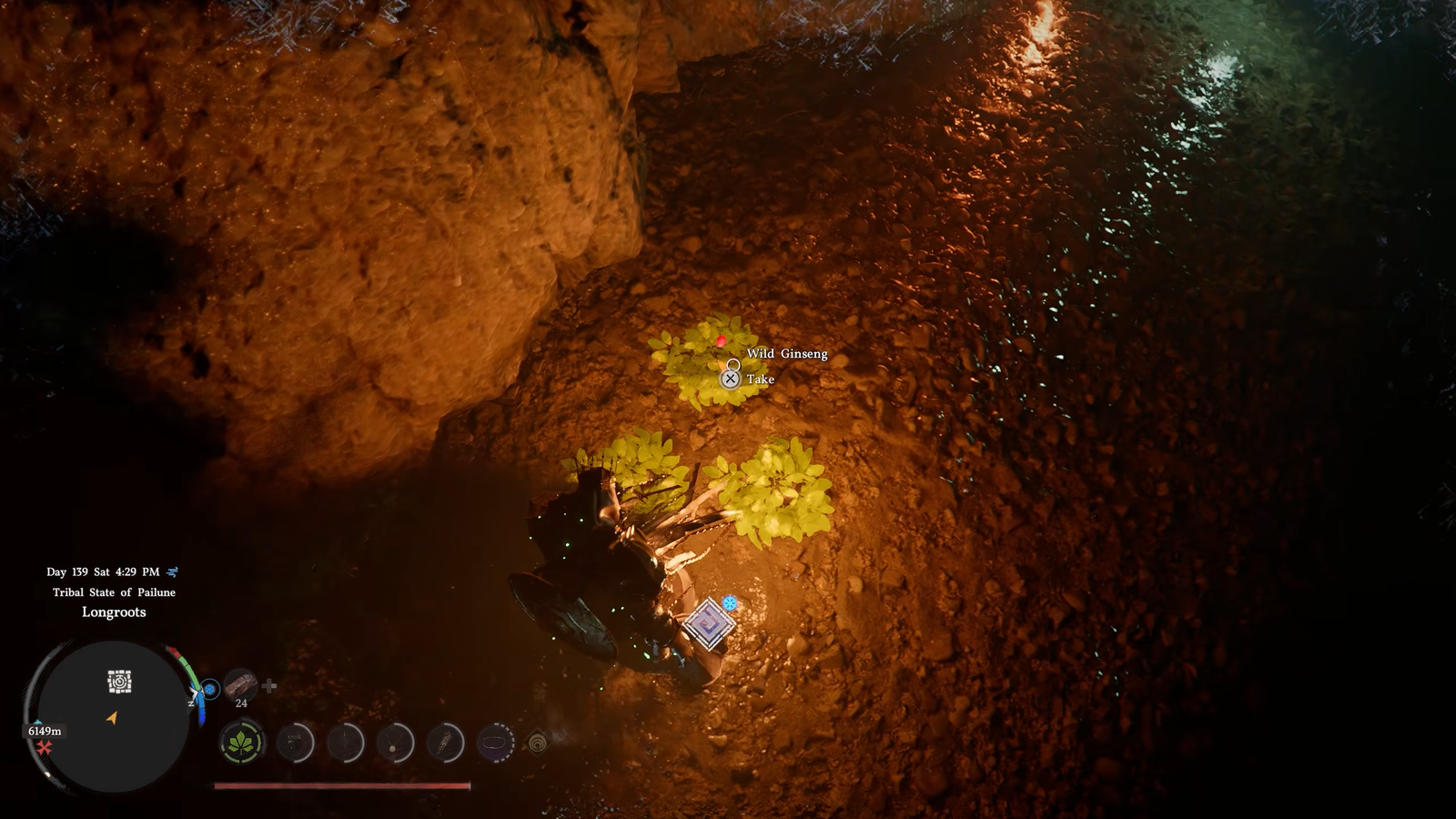Screen dimensions: 1456x819
Task: Select the purple ring quick slot
Action: [x=495, y=743]
